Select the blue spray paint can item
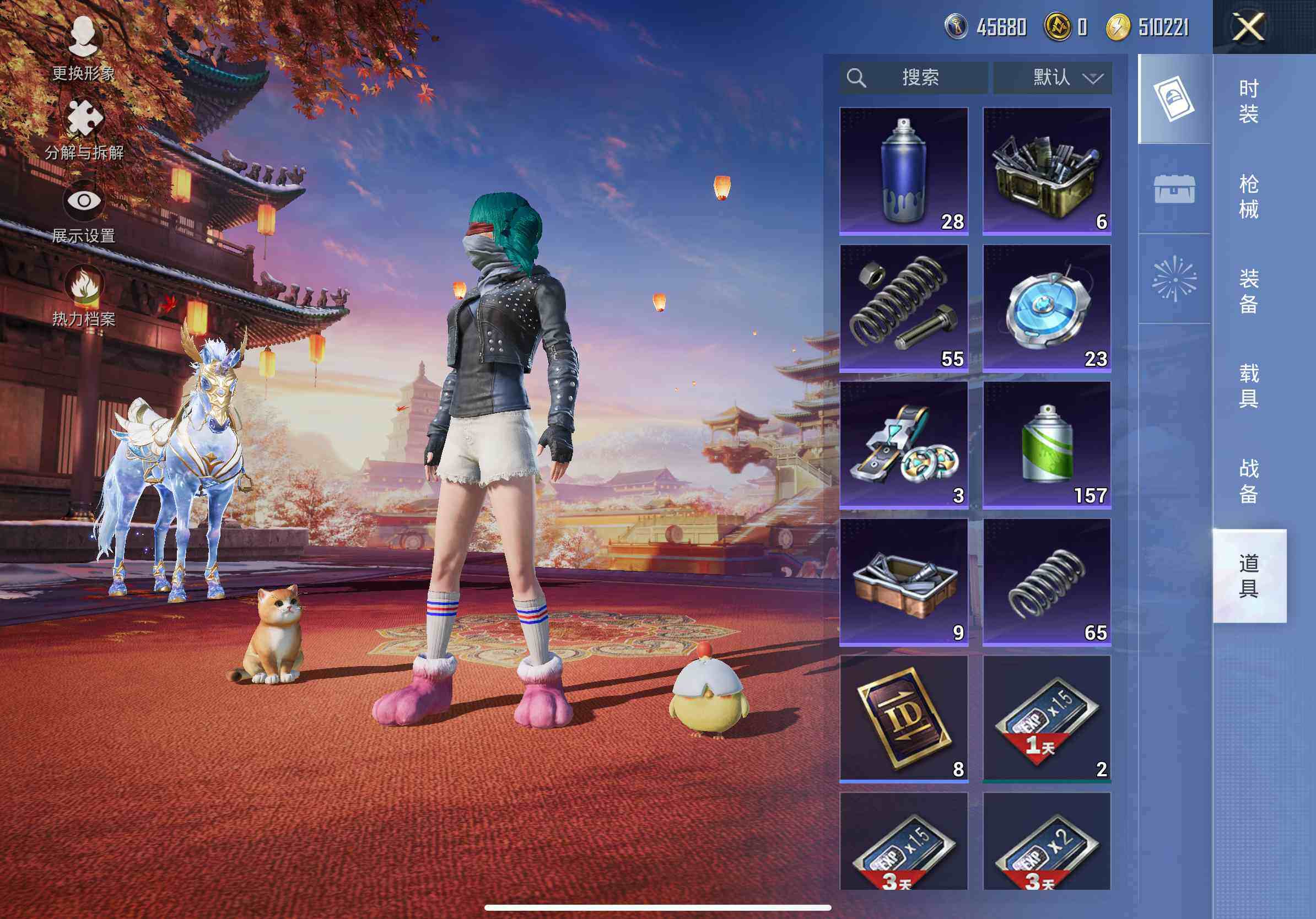 (903, 171)
